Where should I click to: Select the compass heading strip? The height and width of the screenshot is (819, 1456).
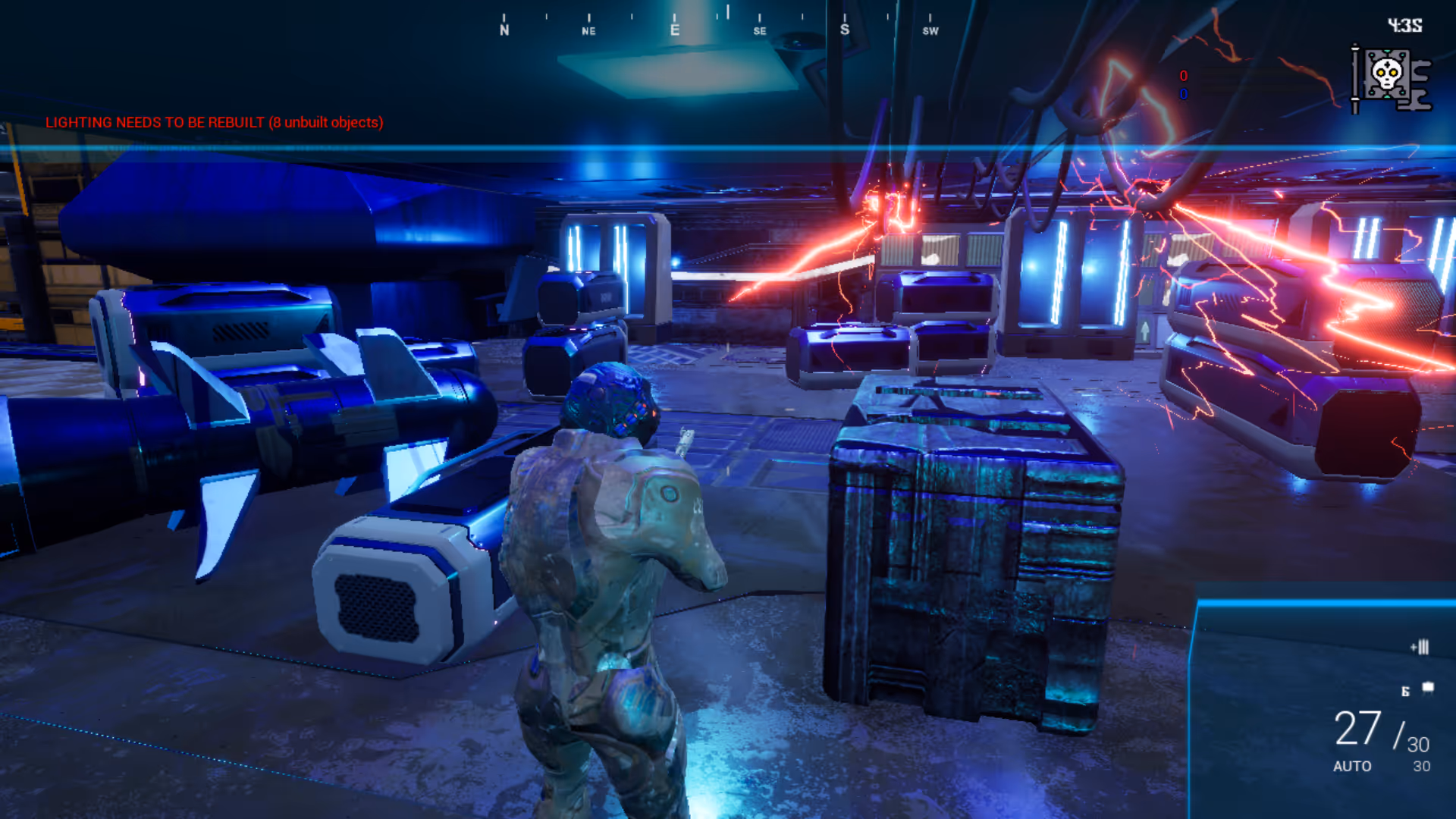click(x=717, y=24)
